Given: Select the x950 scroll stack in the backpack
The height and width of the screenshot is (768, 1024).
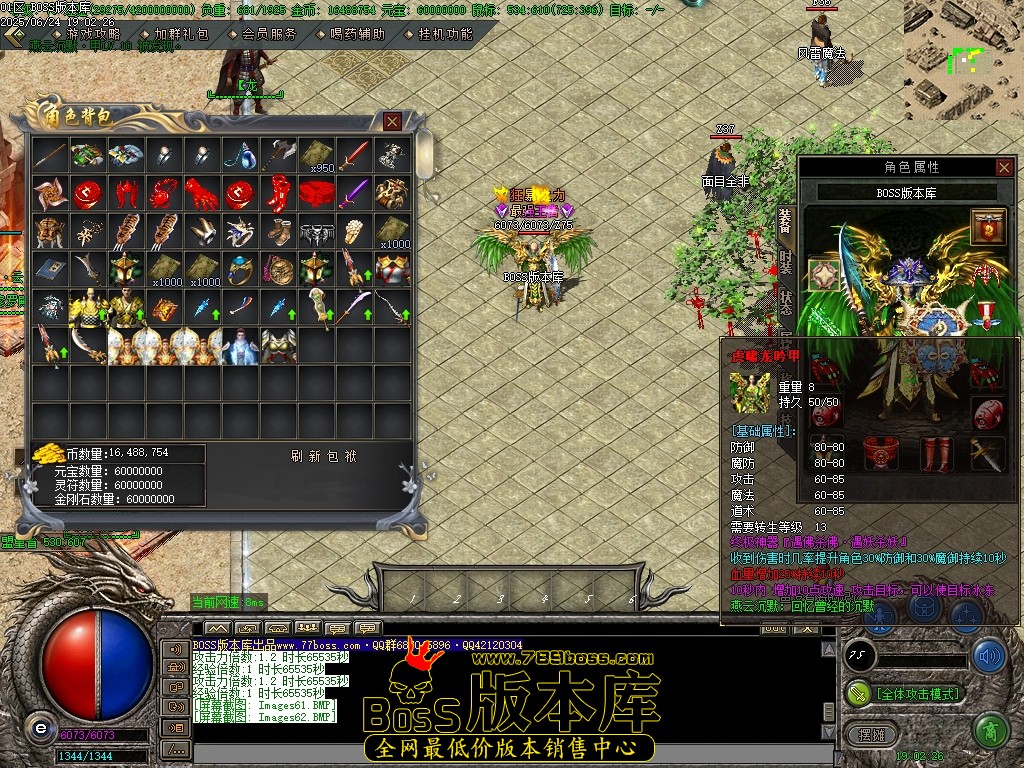Looking at the screenshot, I should (x=316, y=156).
